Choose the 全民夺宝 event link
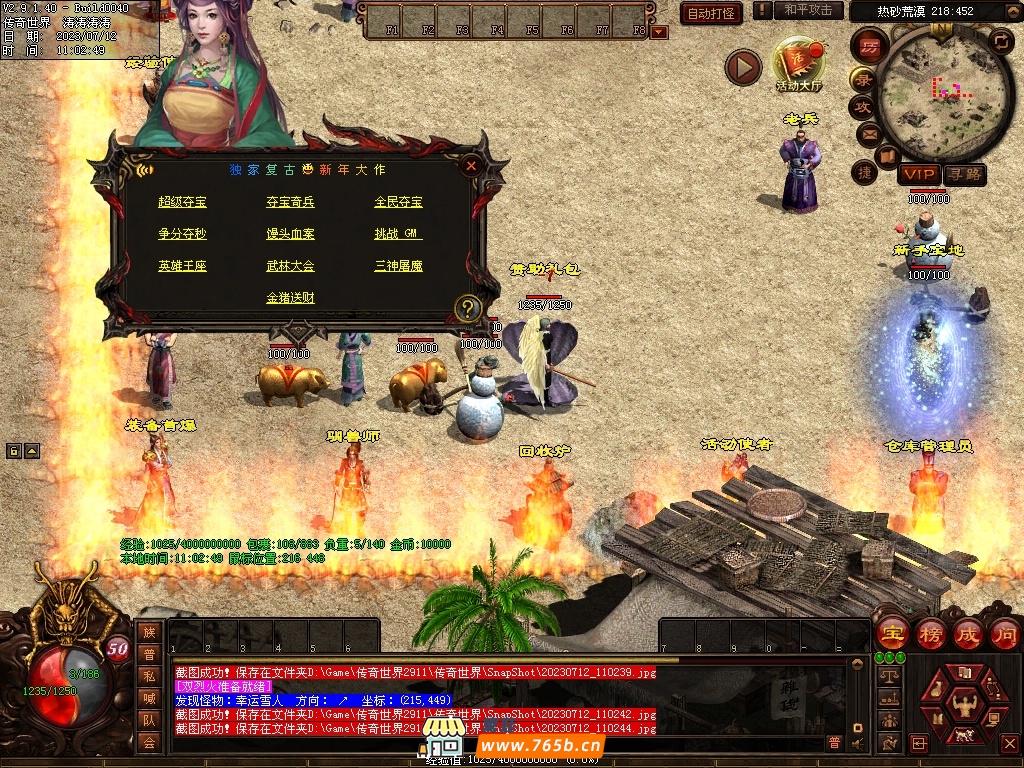 coord(398,202)
